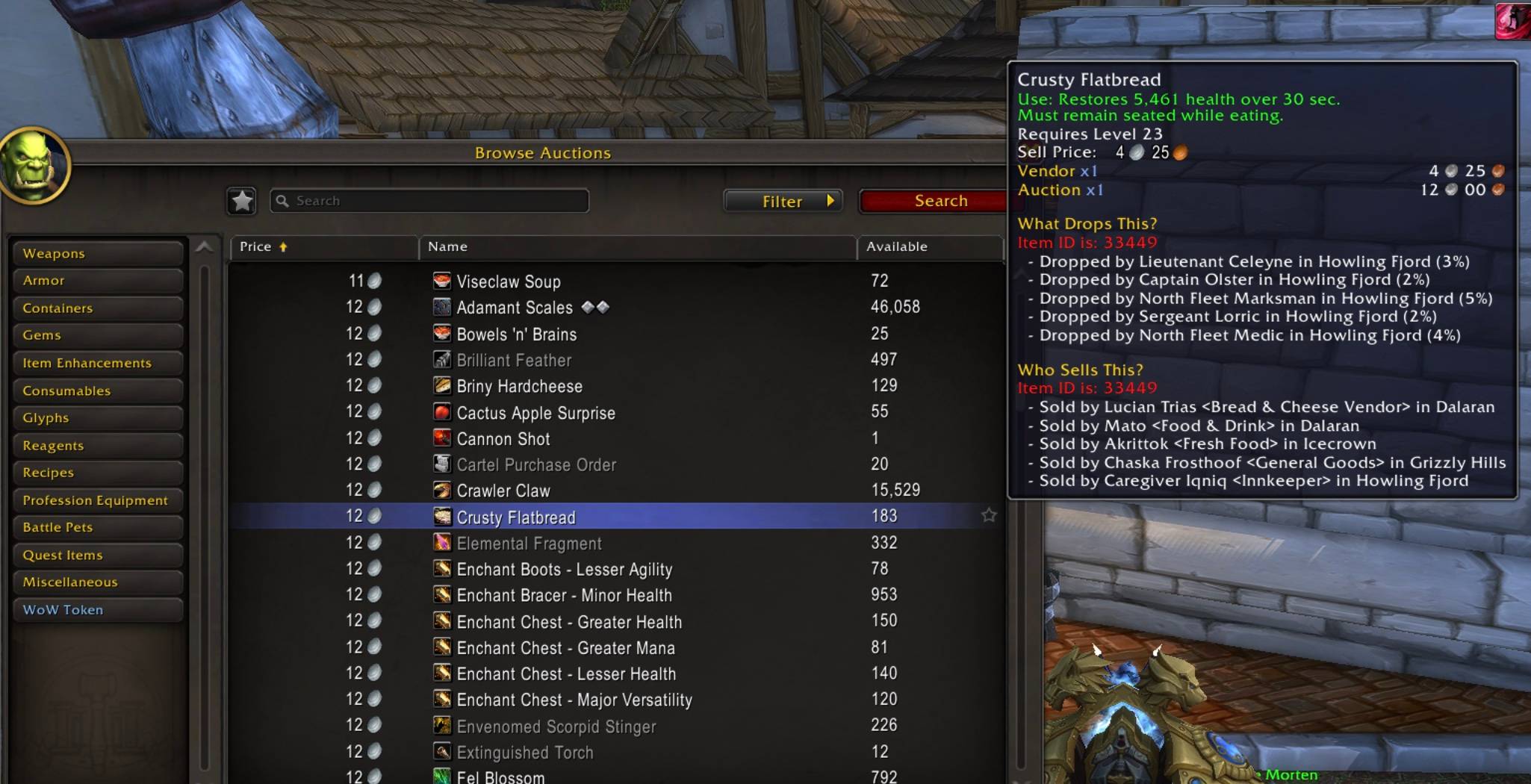Click the Adamant Scales item icon

441,307
